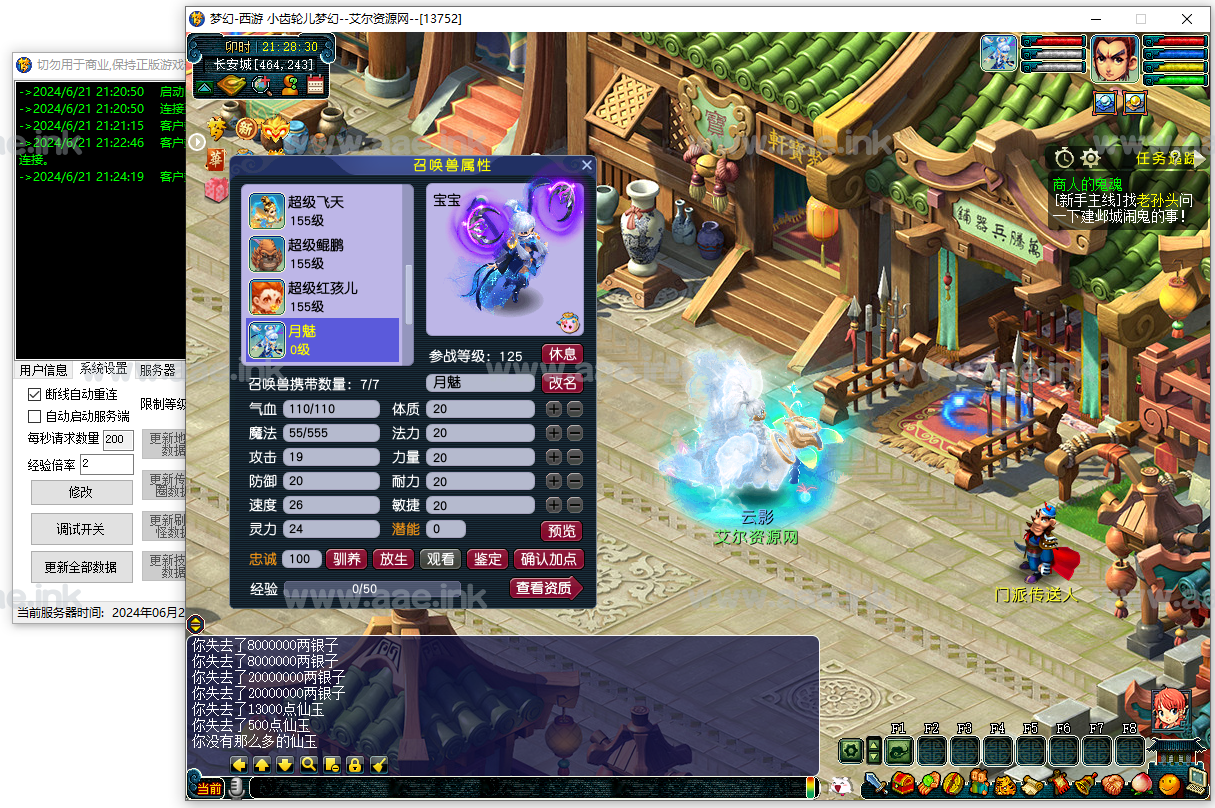Rename the pet with 改名
The height and width of the screenshot is (808, 1215).
[x=562, y=383]
